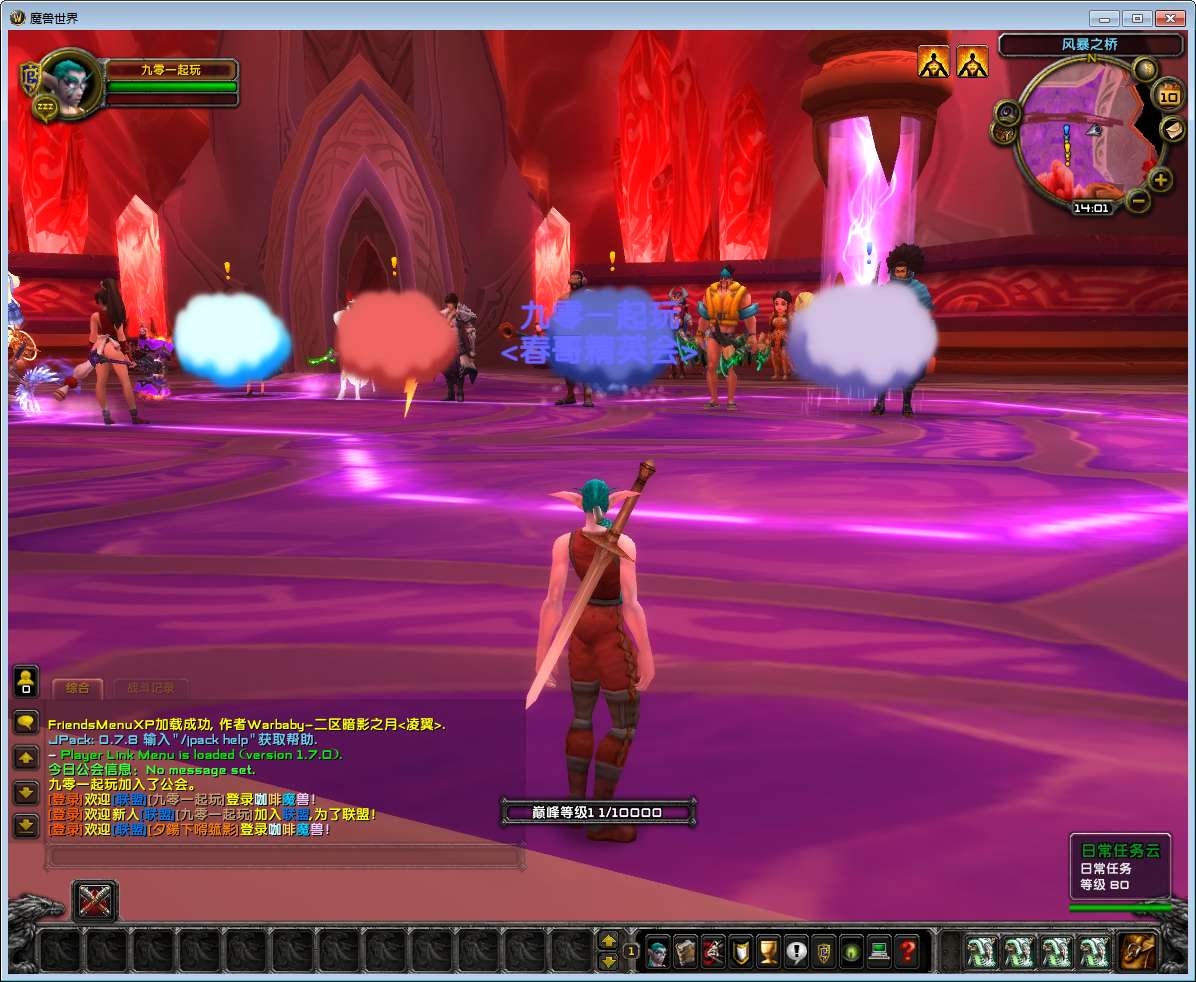Open the game menu computer icon
This screenshot has height=982, width=1196.
[879, 950]
